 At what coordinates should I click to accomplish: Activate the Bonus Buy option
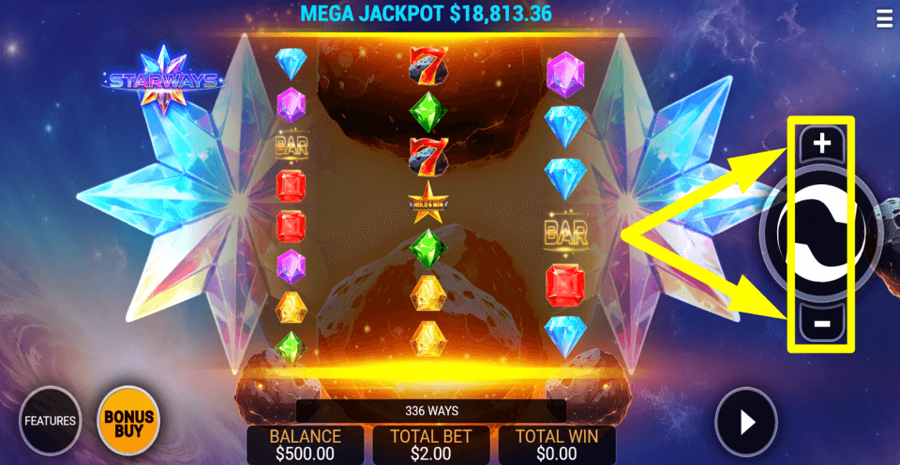coord(128,421)
